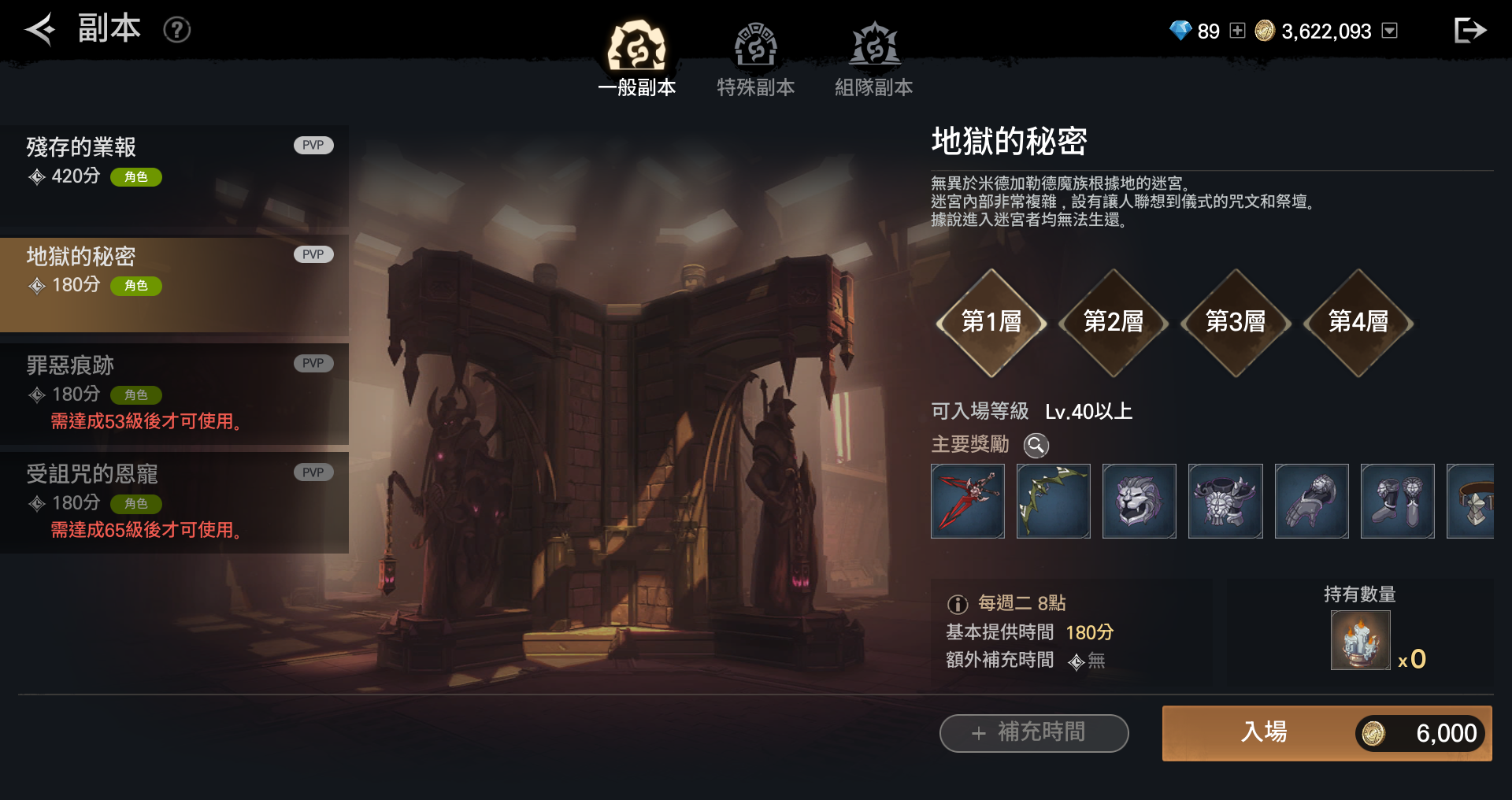Click the exit door icon
This screenshot has height=800, width=1512.
pyautogui.click(x=1469, y=30)
